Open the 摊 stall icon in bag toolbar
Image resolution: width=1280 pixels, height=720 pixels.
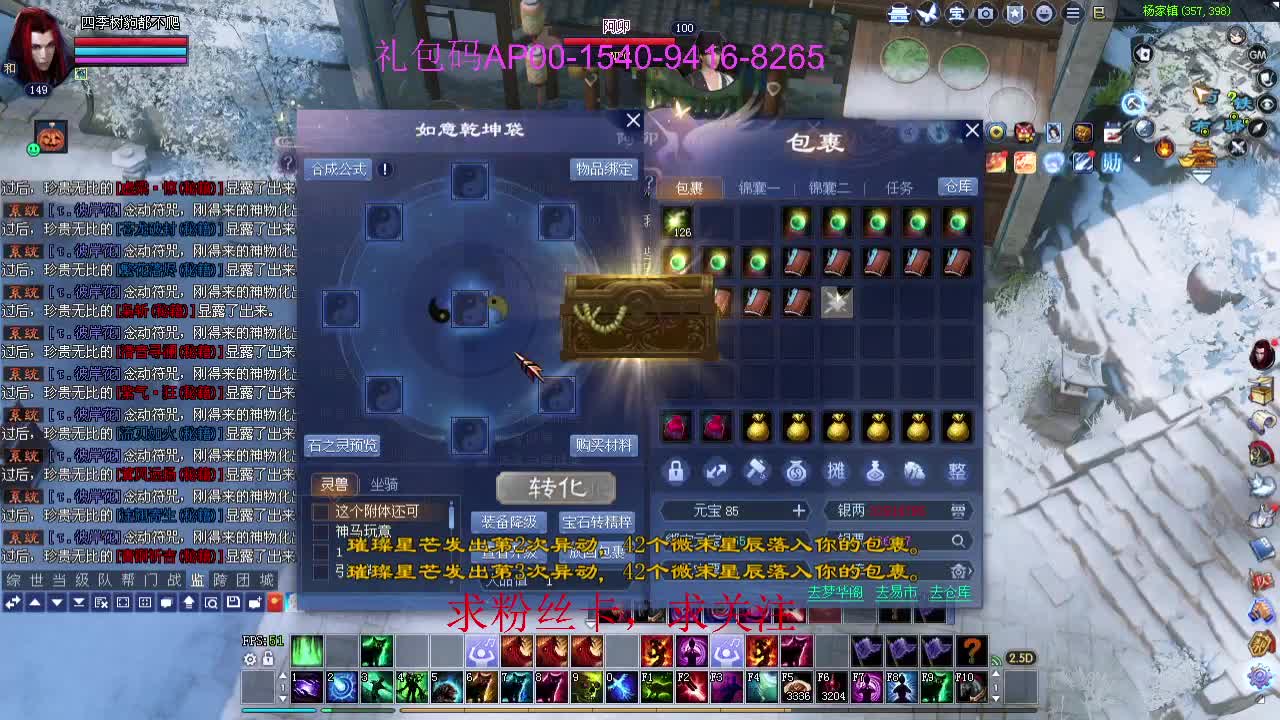tap(837, 472)
